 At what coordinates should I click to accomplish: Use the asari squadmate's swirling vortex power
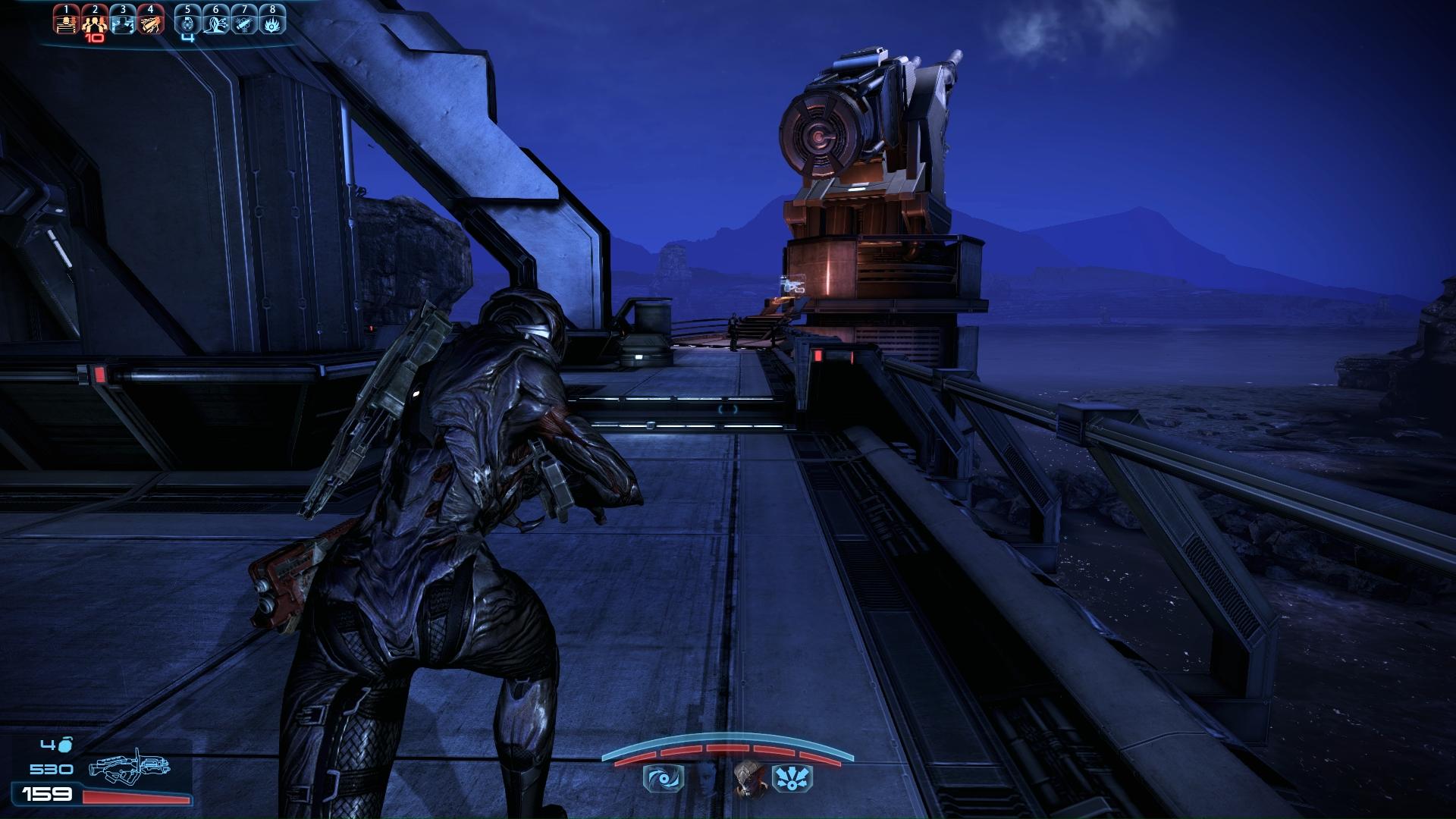663,779
